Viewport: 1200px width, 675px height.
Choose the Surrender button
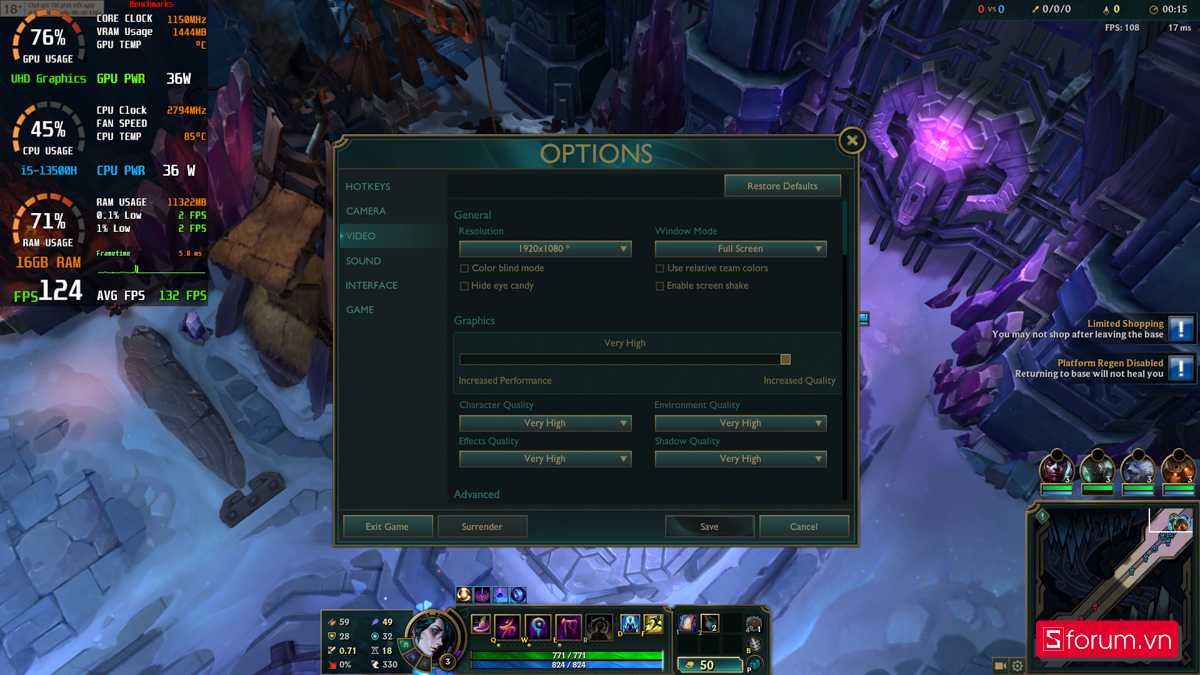(x=482, y=527)
